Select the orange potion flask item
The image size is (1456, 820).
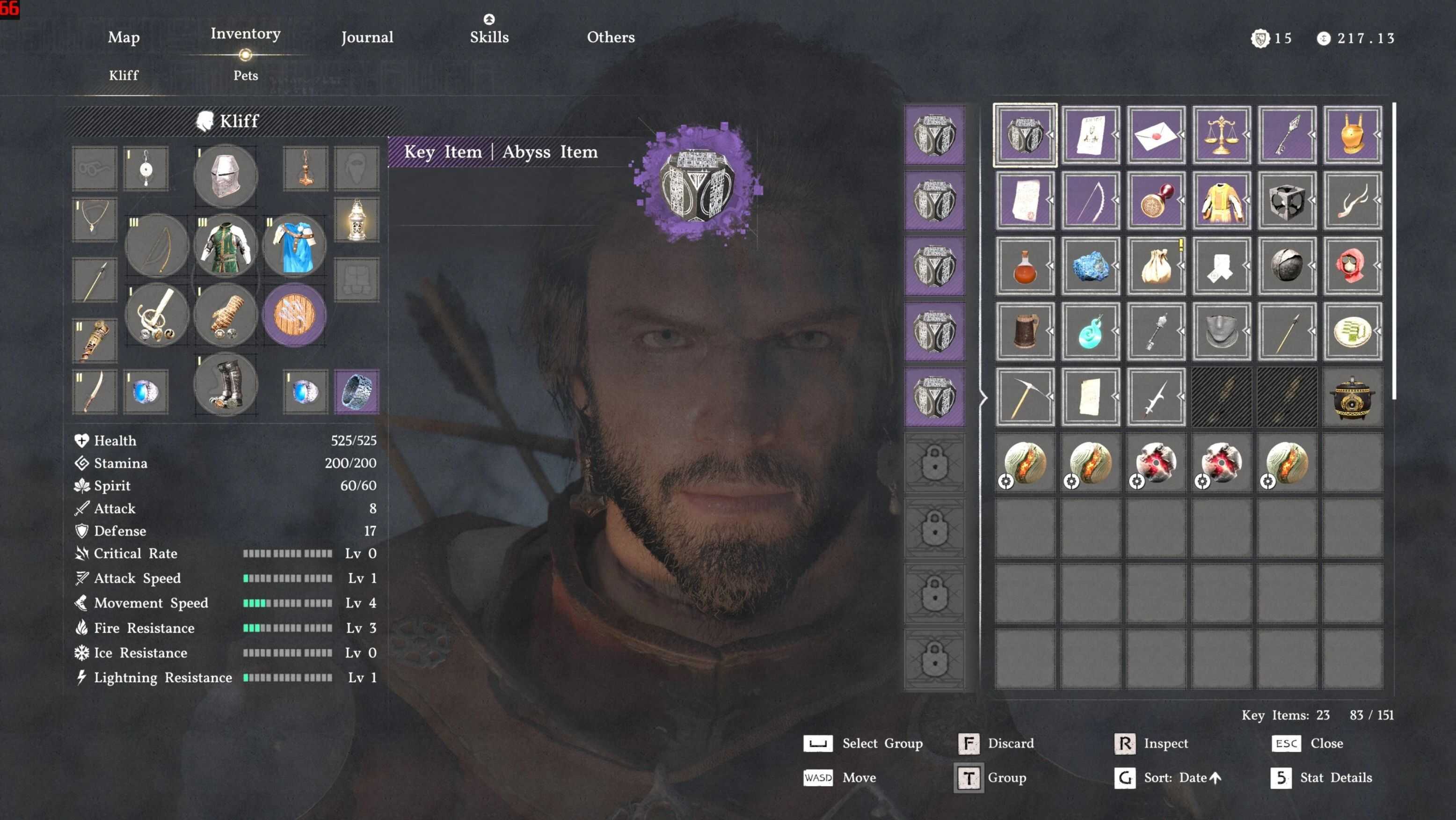1024,266
